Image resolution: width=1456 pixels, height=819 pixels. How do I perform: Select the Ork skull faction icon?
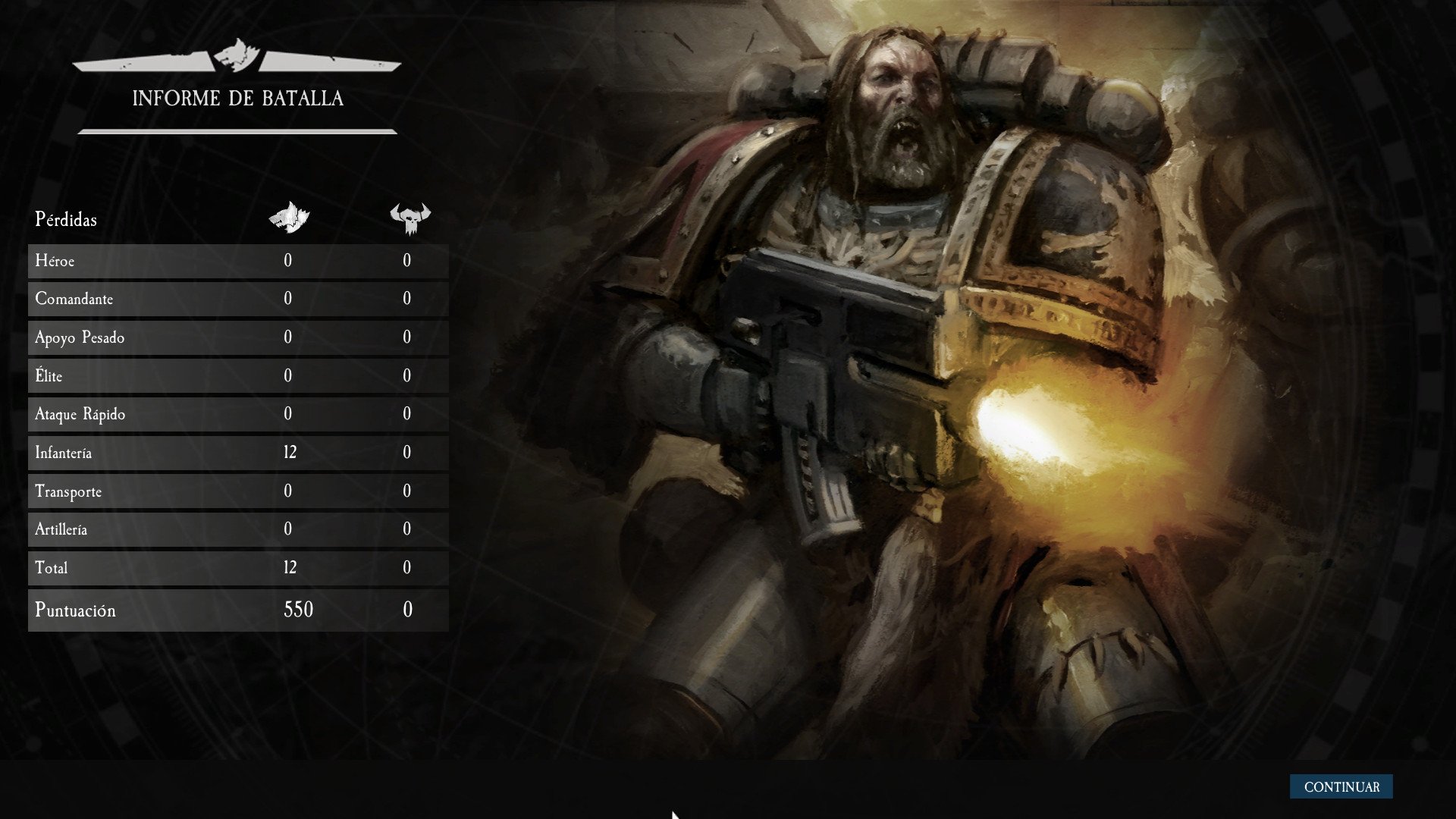pos(409,216)
